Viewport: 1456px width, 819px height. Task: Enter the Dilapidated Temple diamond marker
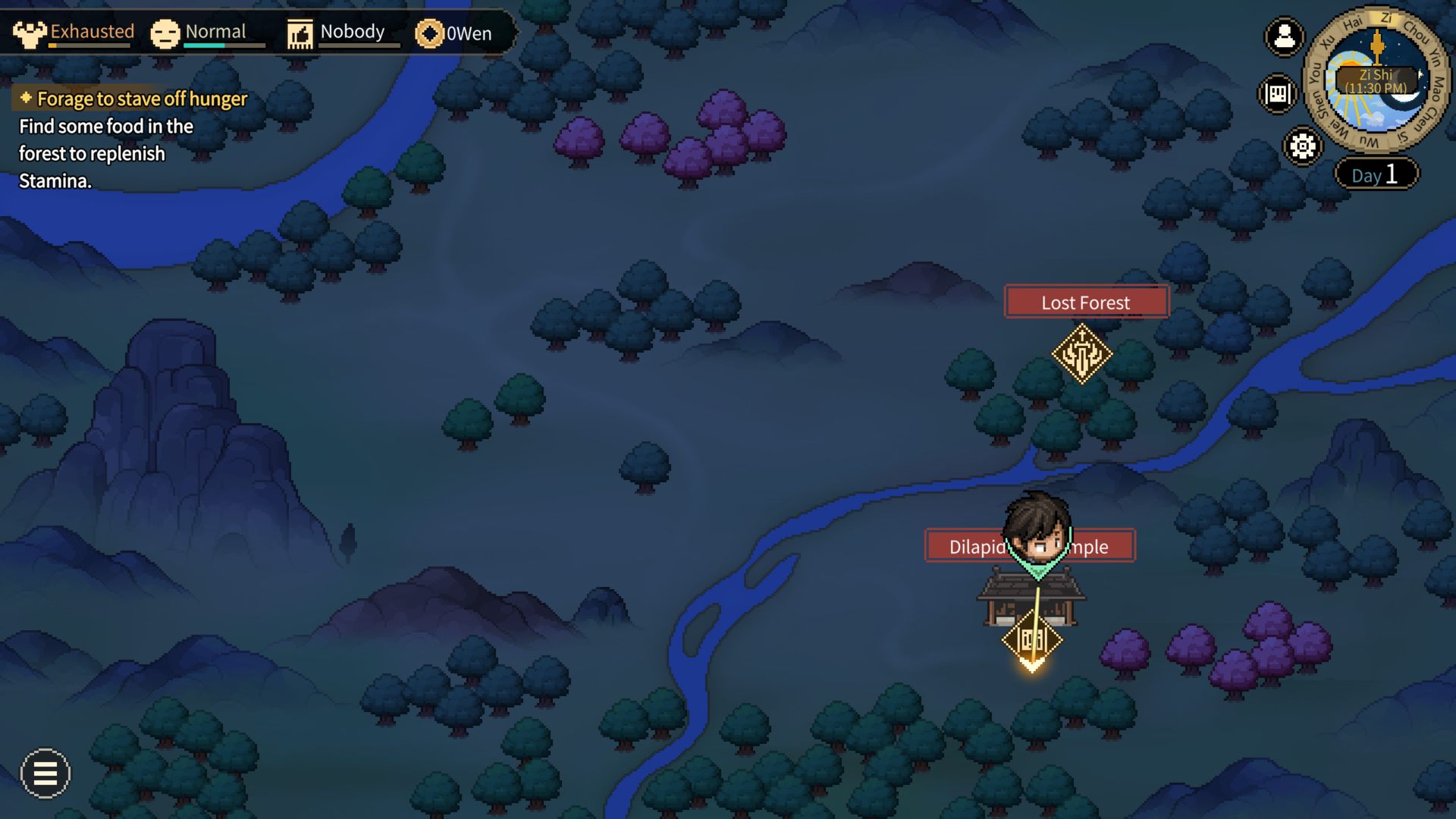pos(1031,640)
